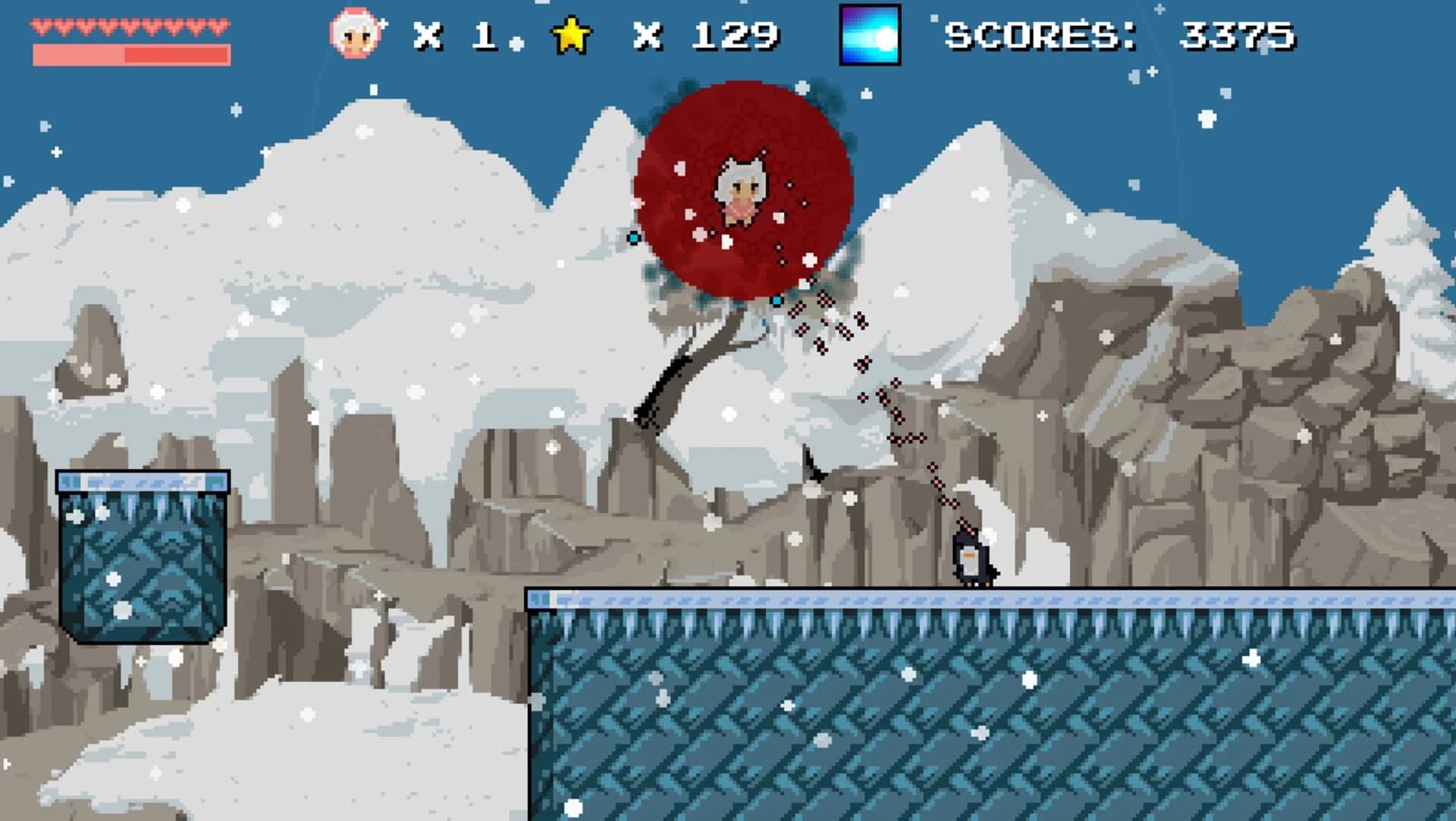Click the player character head icon in HUD

[x=354, y=33]
